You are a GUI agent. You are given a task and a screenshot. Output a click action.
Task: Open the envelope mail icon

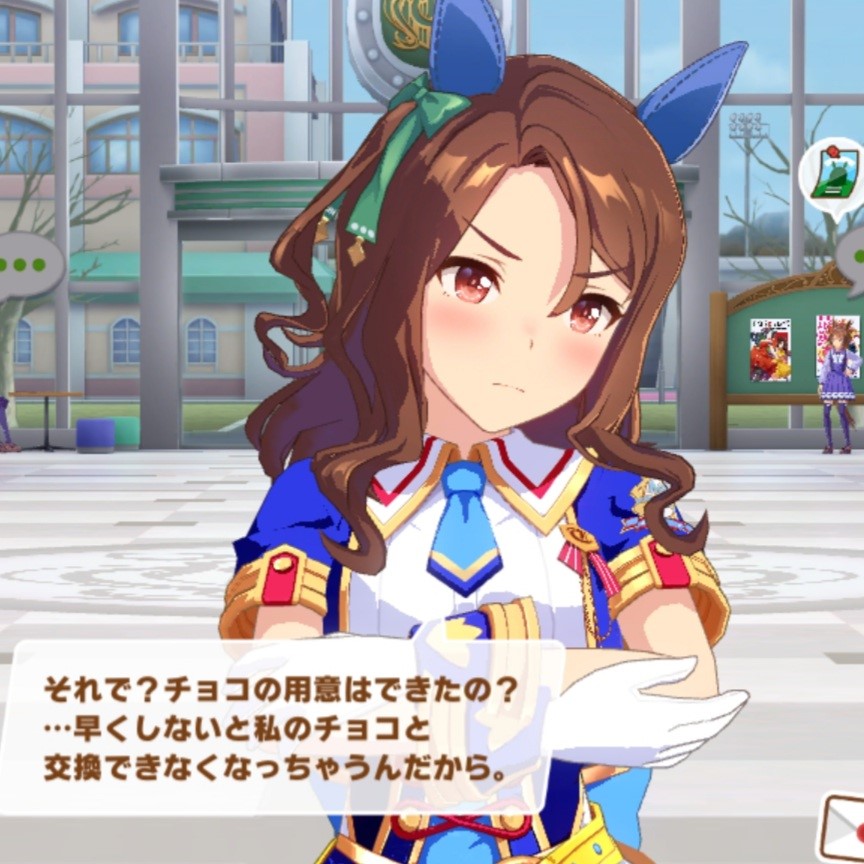pyautogui.click(x=841, y=826)
